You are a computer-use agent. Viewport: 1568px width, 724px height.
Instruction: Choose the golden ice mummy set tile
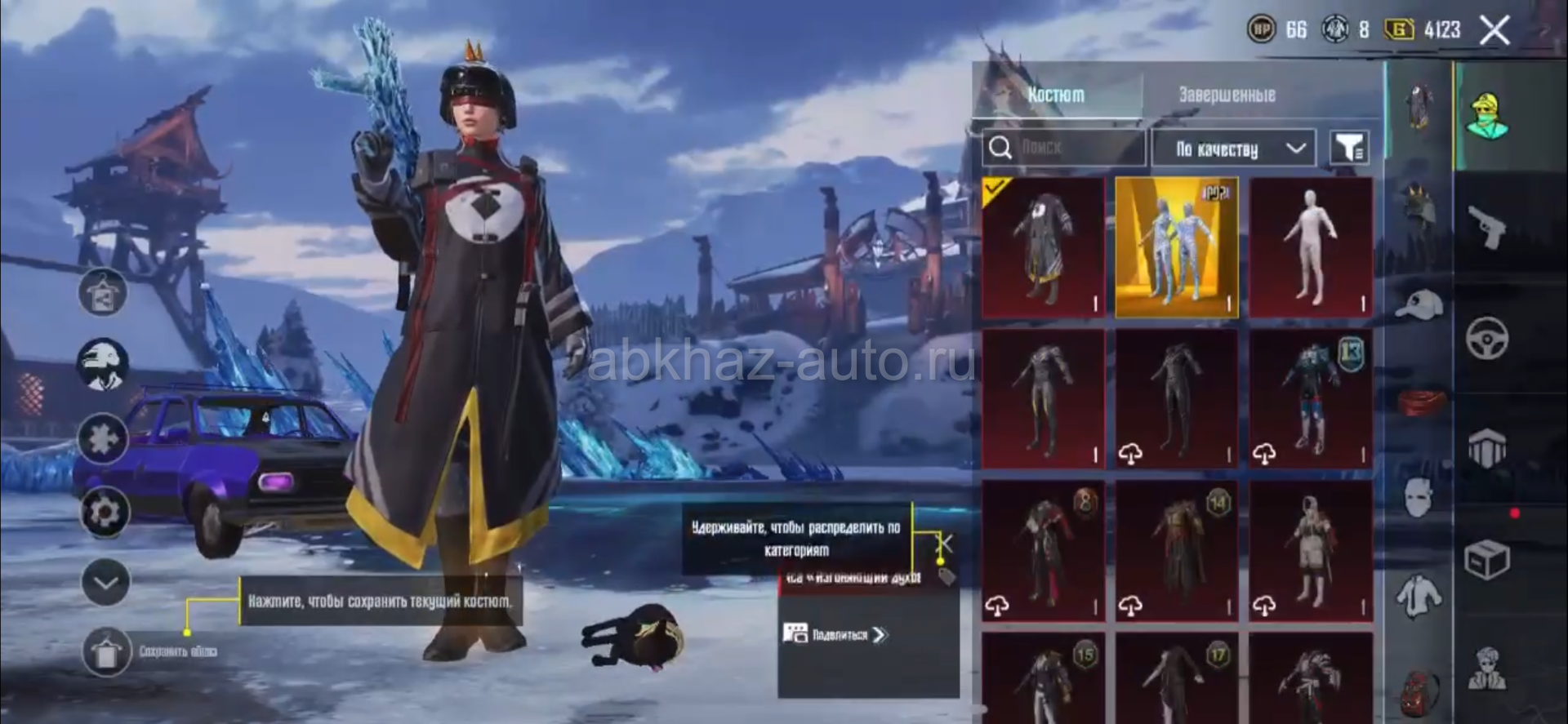point(1177,247)
